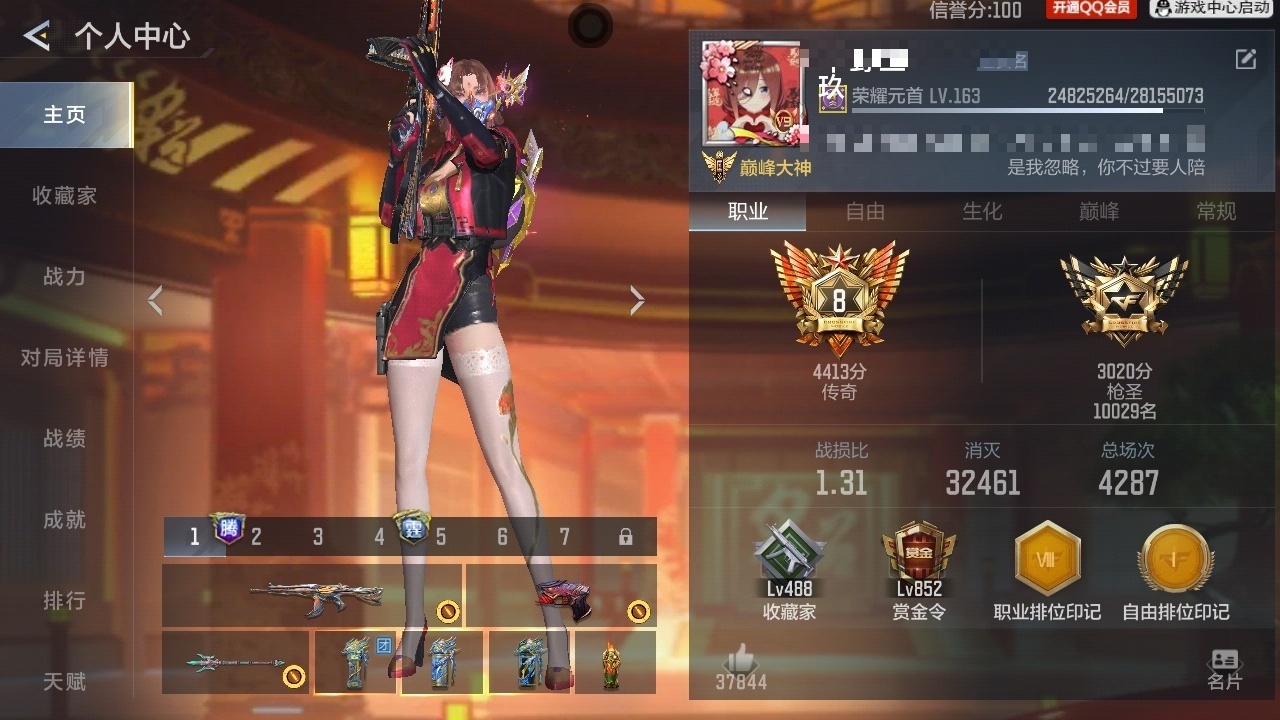Select the 巅峰 stats tab

pos(1099,212)
